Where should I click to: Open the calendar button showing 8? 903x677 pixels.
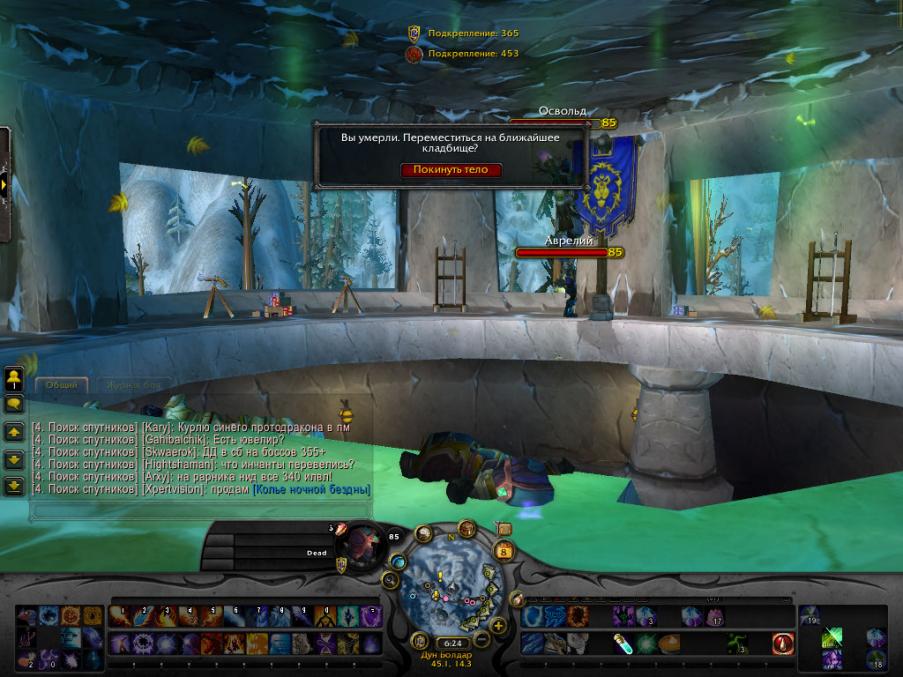[x=503, y=550]
